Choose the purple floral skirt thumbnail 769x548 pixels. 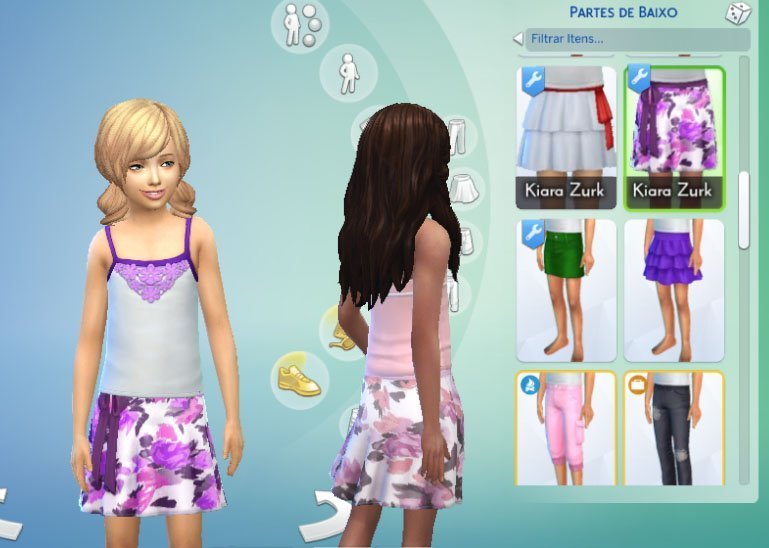click(x=673, y=137)
